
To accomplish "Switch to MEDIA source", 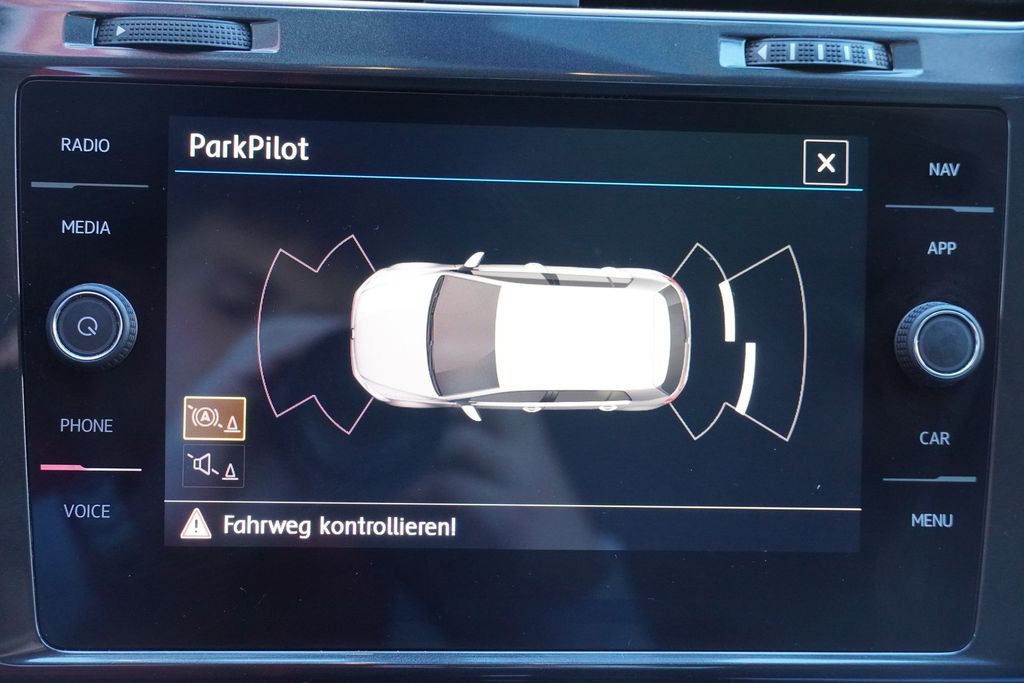I will tap(86, 228).
